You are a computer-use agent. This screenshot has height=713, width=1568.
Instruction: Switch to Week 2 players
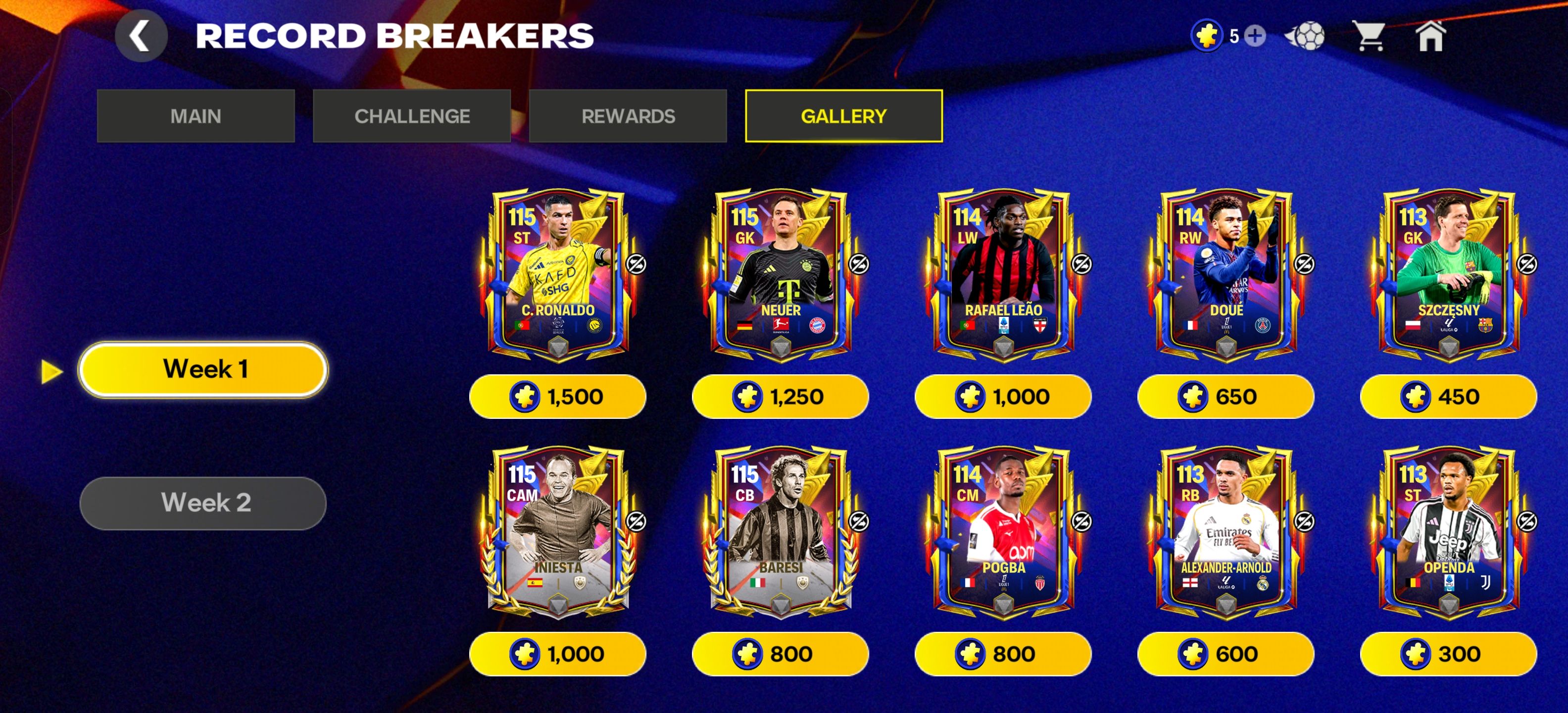pyautogui.click(x=203, y=503)
